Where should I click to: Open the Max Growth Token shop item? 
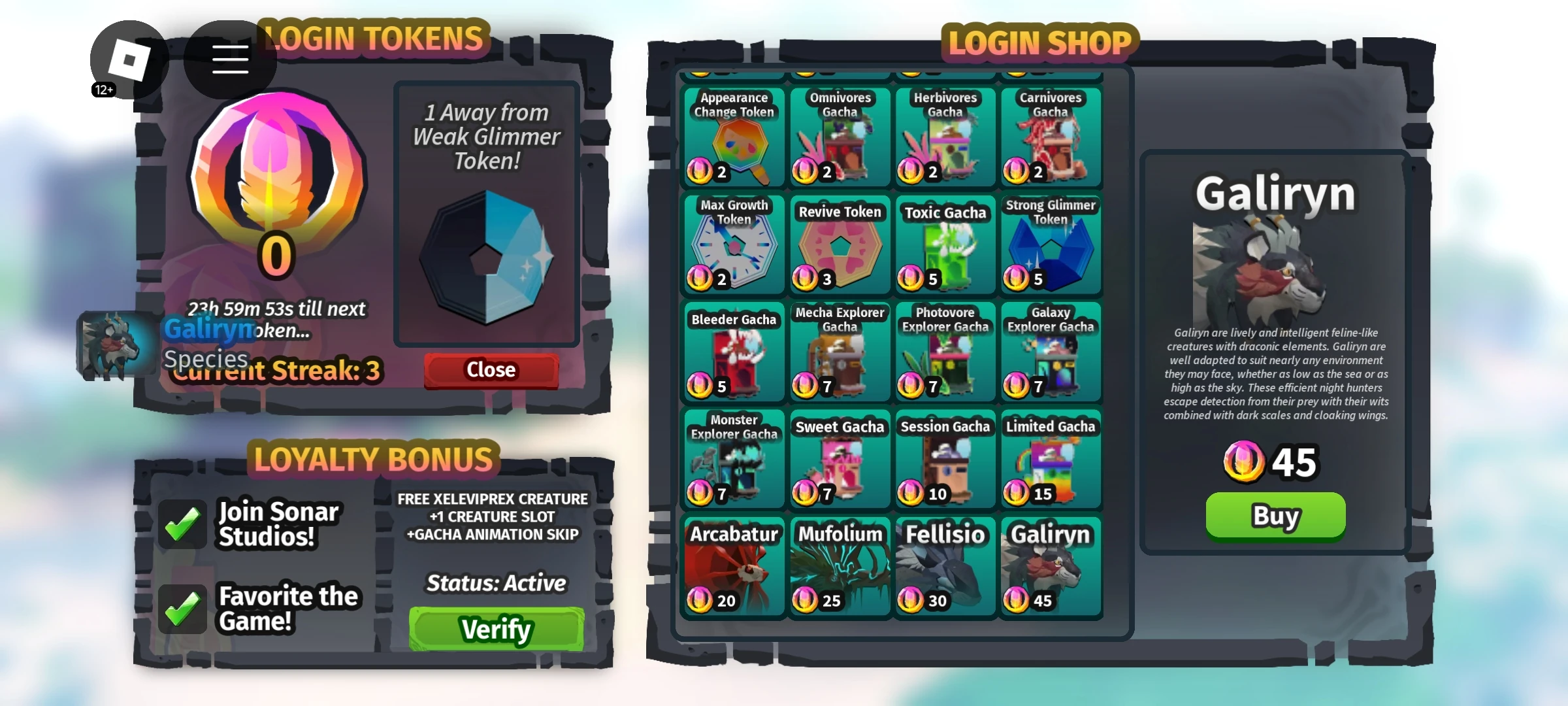coord(733,245)
